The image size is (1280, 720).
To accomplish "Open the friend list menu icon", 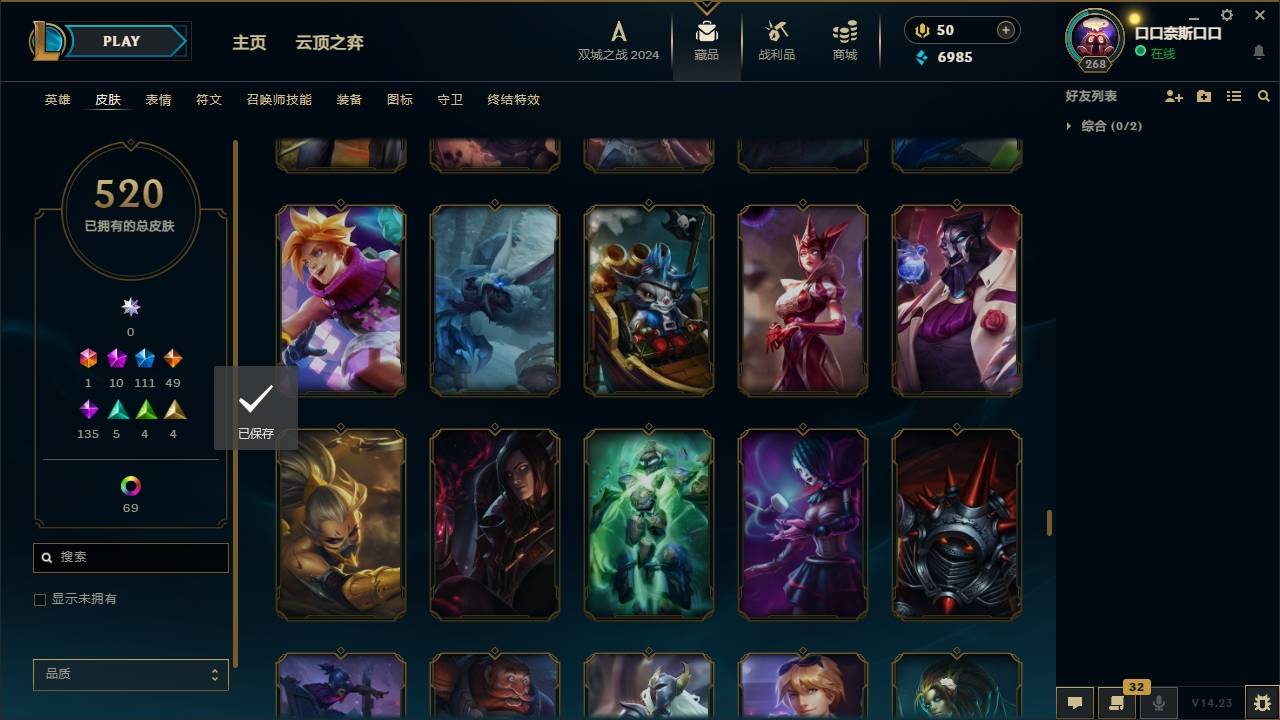I will tap(1204, 96).
